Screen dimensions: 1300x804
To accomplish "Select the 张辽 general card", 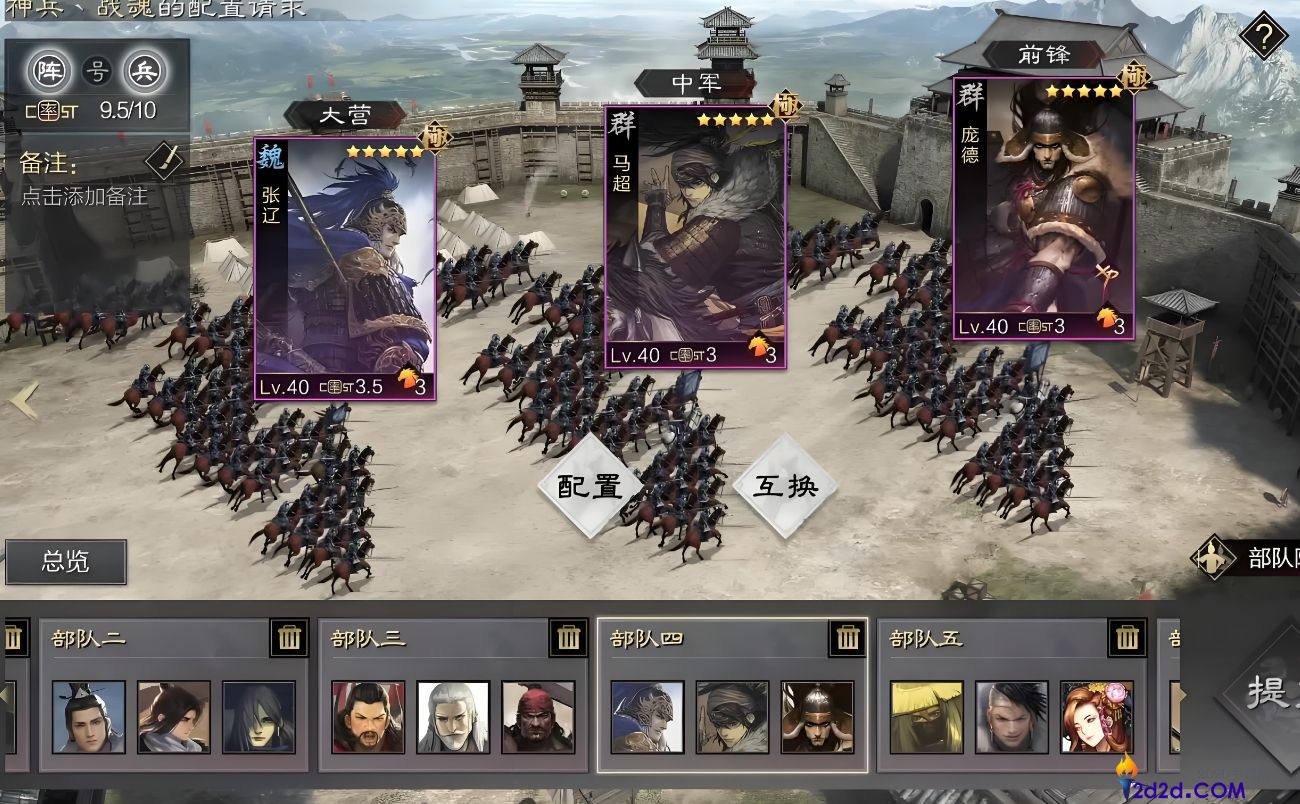I will click(x=345, y=268).
